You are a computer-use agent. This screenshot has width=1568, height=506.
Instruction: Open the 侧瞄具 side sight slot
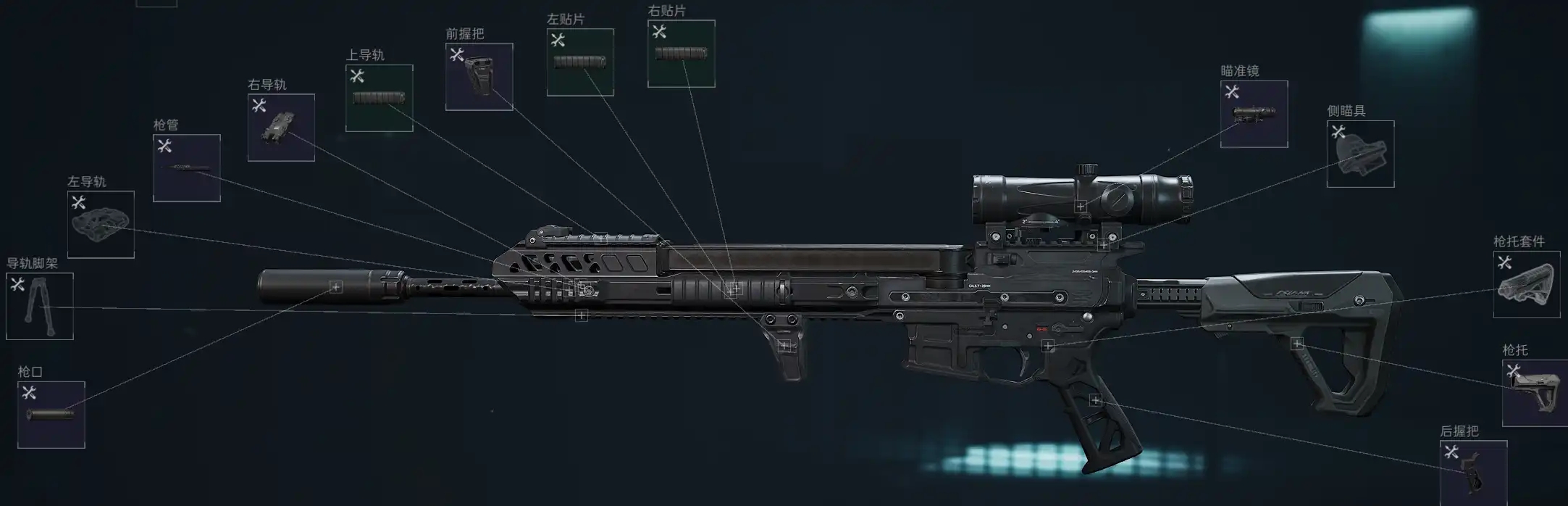tap(1360, 154)
